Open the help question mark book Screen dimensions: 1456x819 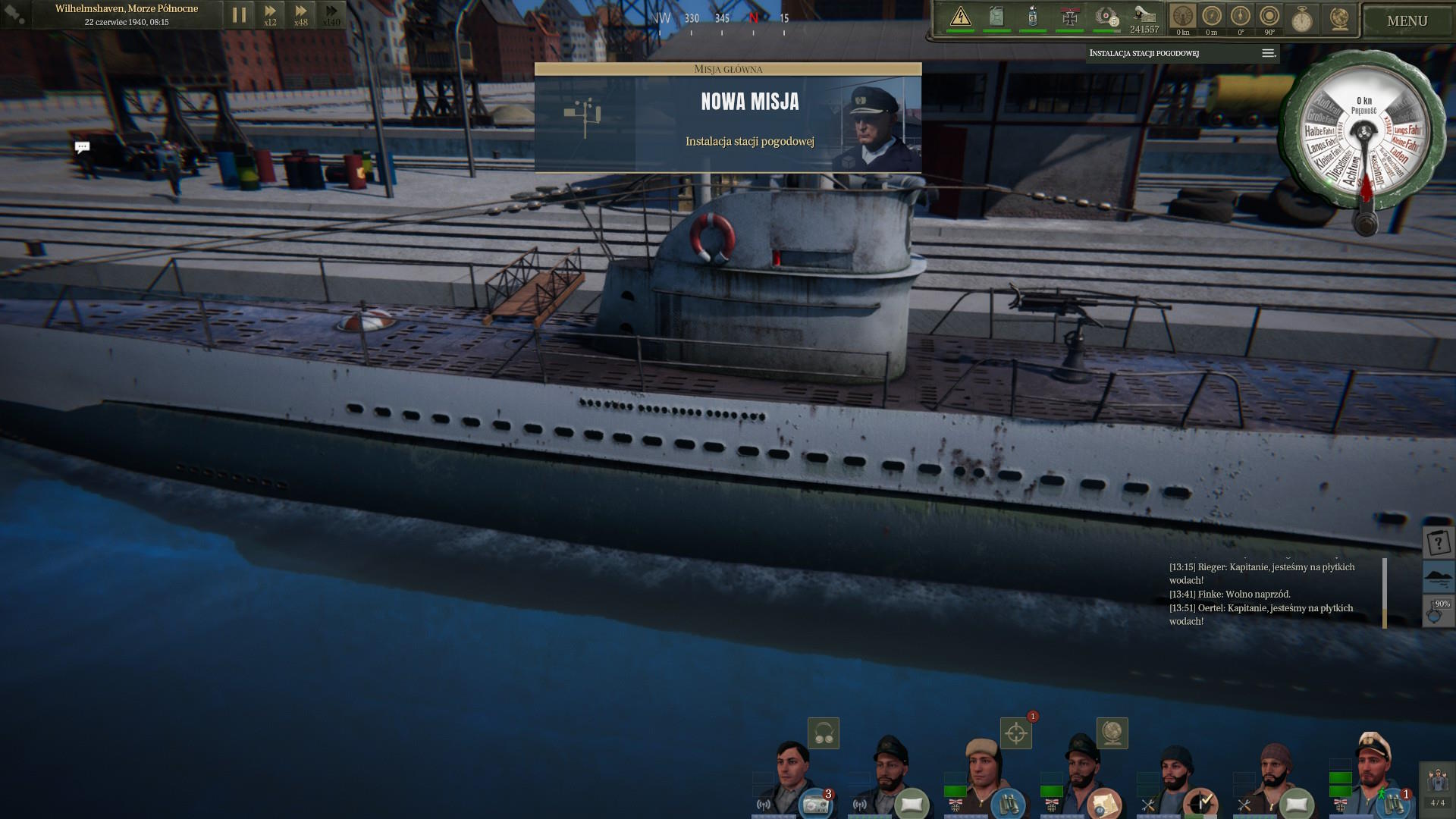pyautogui.click(x=1438, y=542)
